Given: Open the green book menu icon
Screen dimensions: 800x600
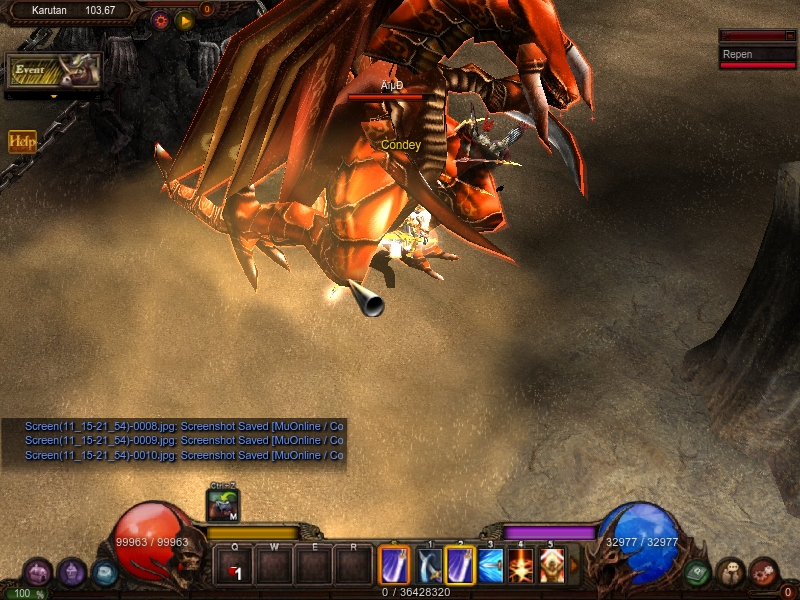Looking at the screenshot, I should (x=697, y=573).
